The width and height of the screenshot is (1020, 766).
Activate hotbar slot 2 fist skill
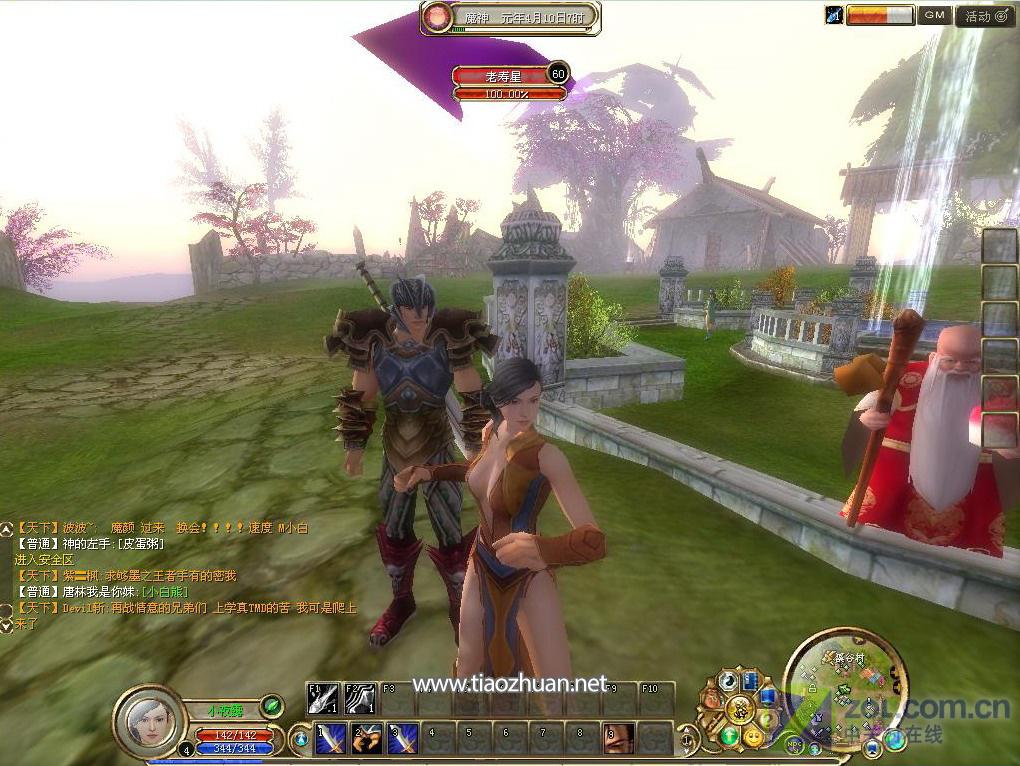click(367, 739)
